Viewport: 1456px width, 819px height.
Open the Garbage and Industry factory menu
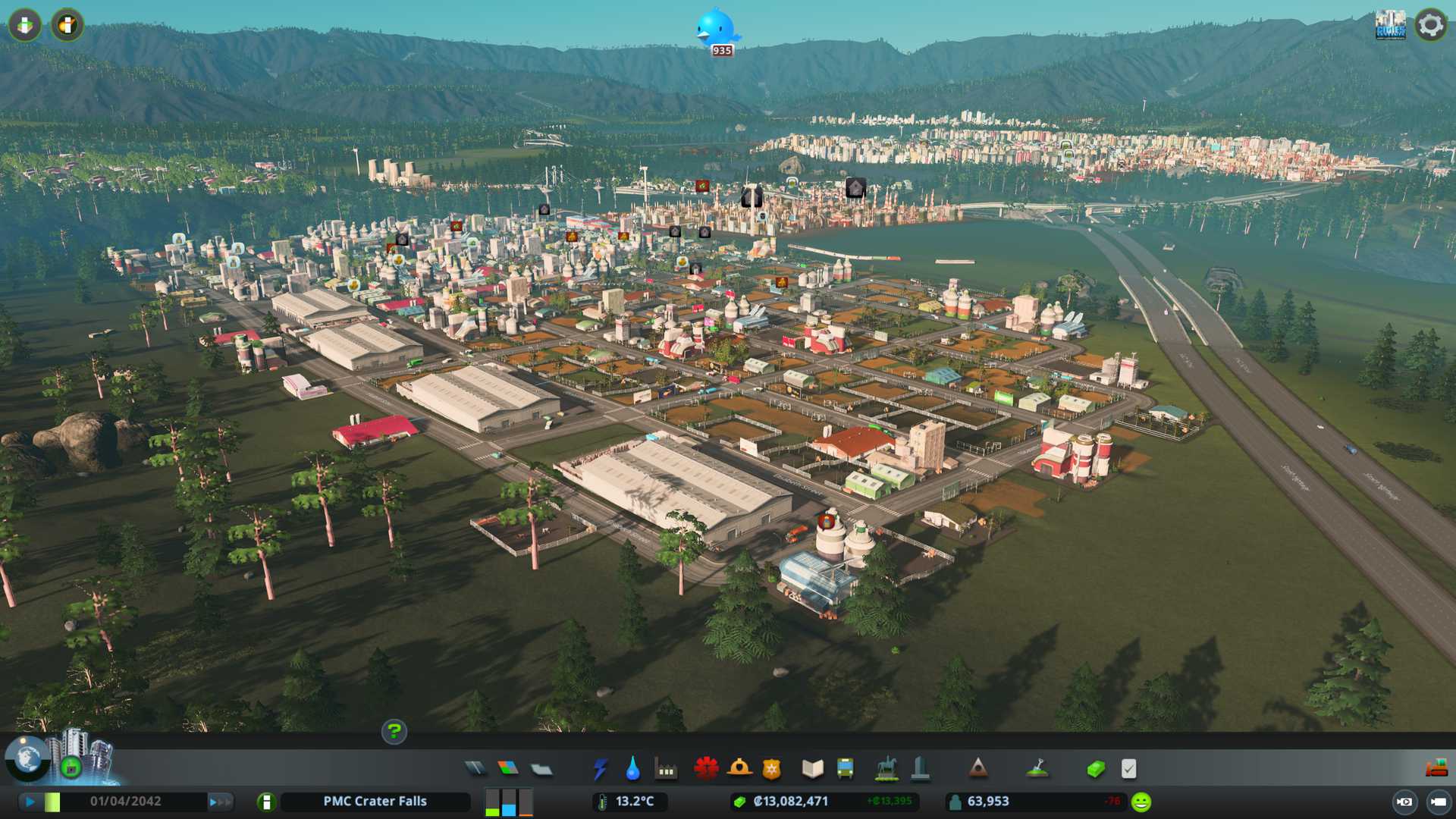666,769
